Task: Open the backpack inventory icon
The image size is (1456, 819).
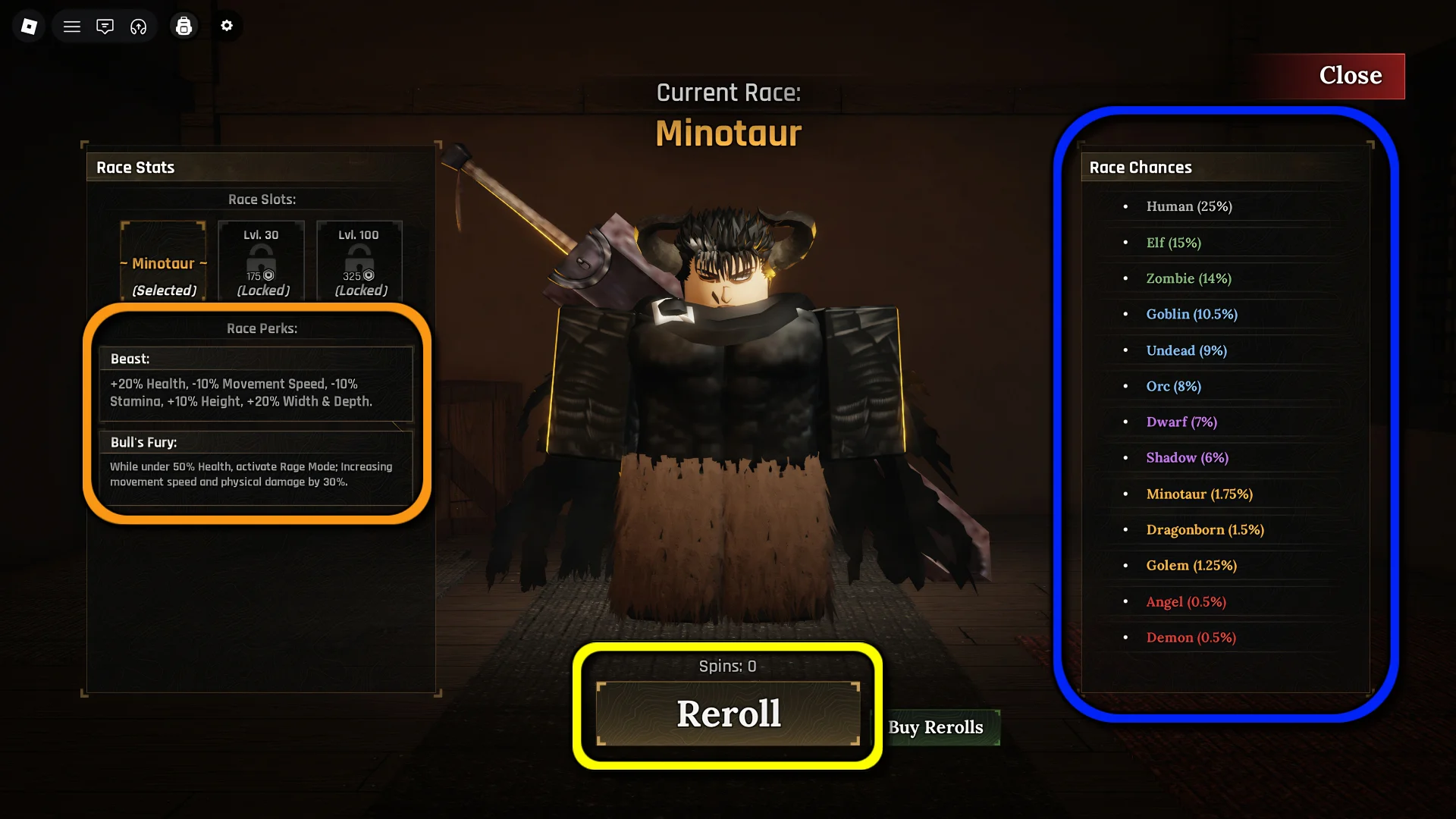Action: (184, 27)
